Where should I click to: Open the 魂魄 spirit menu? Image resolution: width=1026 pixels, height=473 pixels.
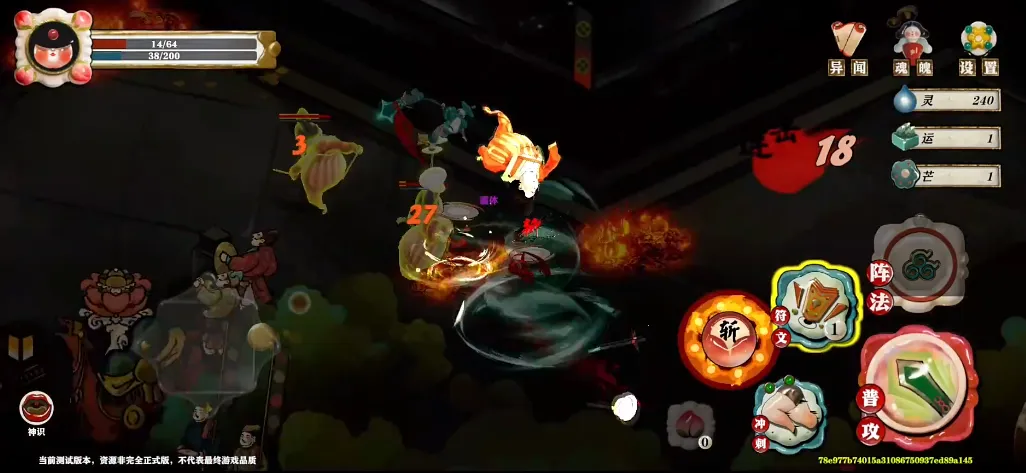tap(913, 47)
